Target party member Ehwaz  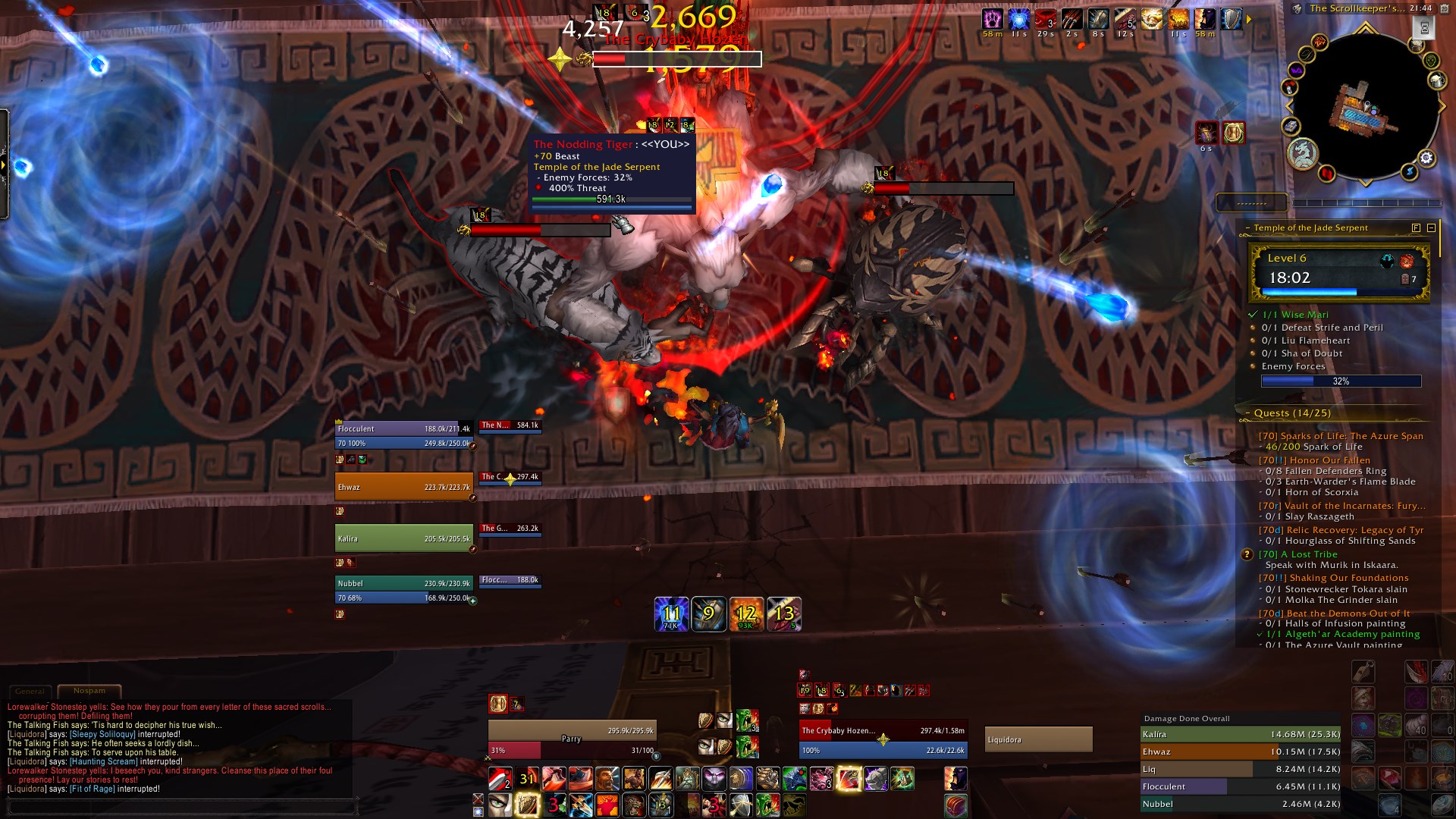403,487
